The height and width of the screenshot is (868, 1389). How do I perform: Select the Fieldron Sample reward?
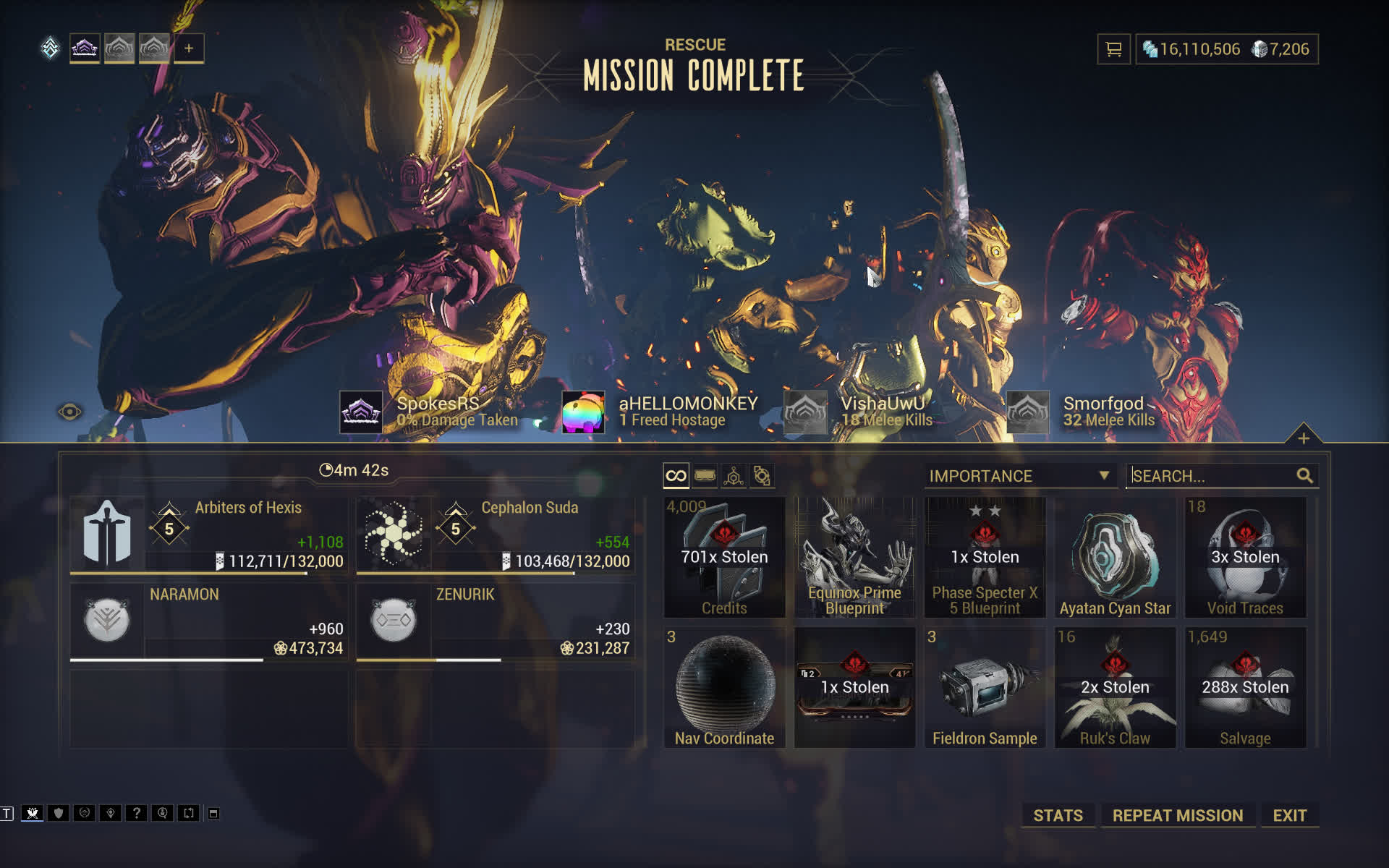985,687
